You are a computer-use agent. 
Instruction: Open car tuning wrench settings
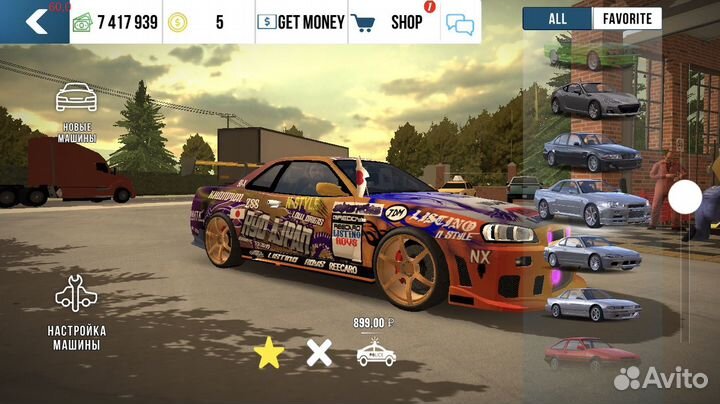[x=76, y=308]
